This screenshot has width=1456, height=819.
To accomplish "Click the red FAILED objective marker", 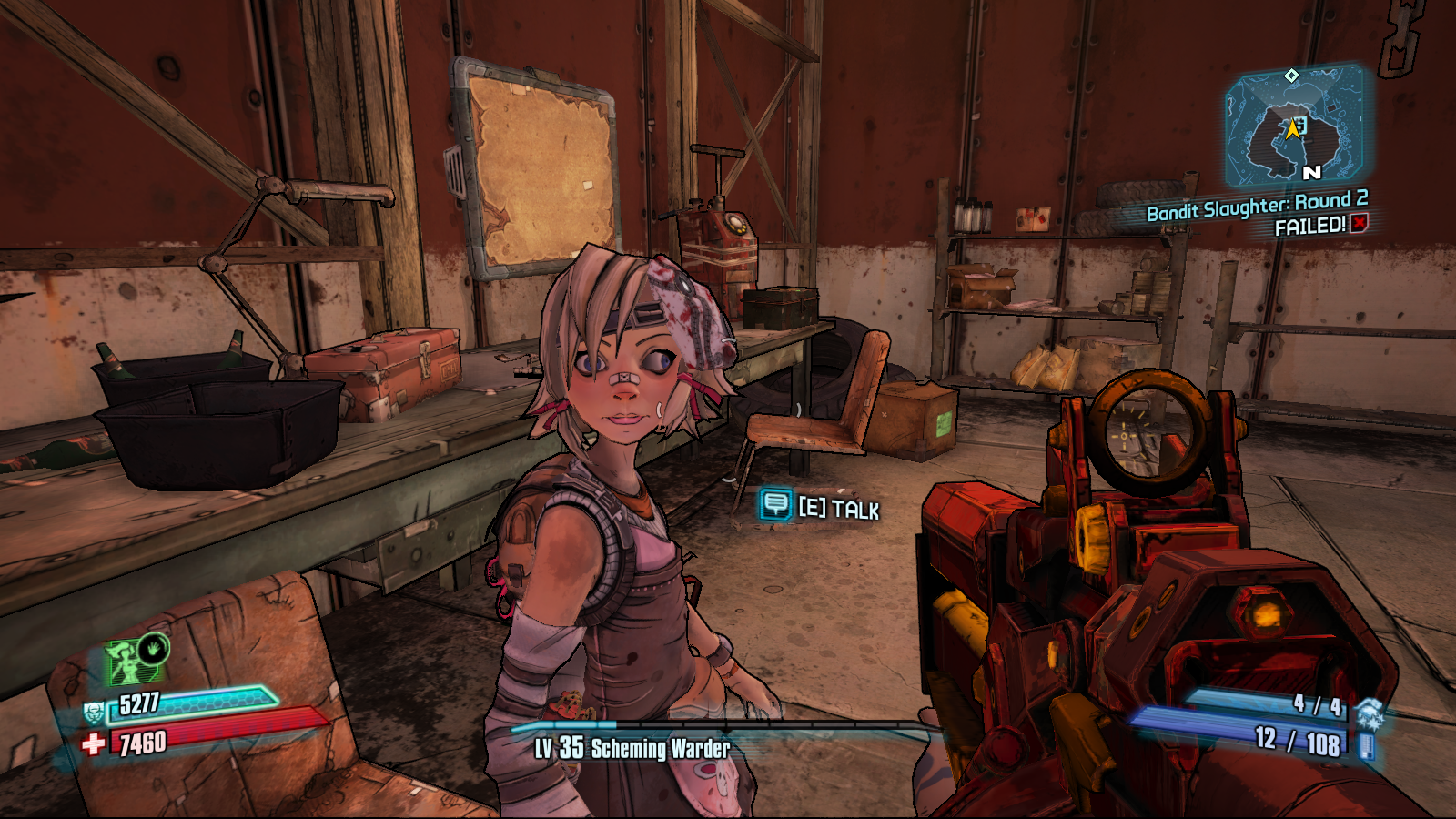I will pos(1359,224).
